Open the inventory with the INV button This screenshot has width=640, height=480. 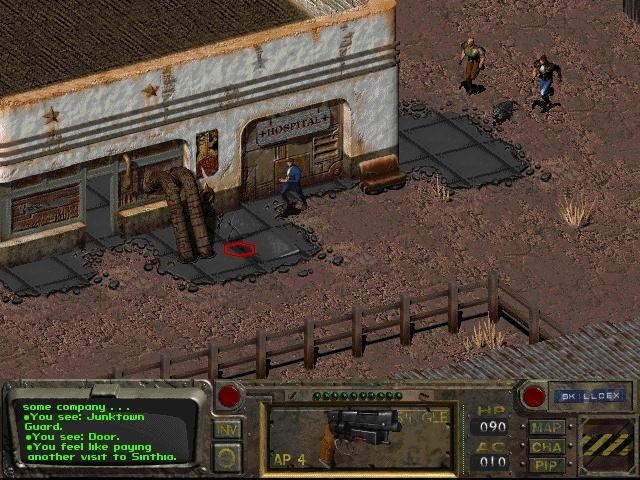pyautogui.click(x=227, y=429)
